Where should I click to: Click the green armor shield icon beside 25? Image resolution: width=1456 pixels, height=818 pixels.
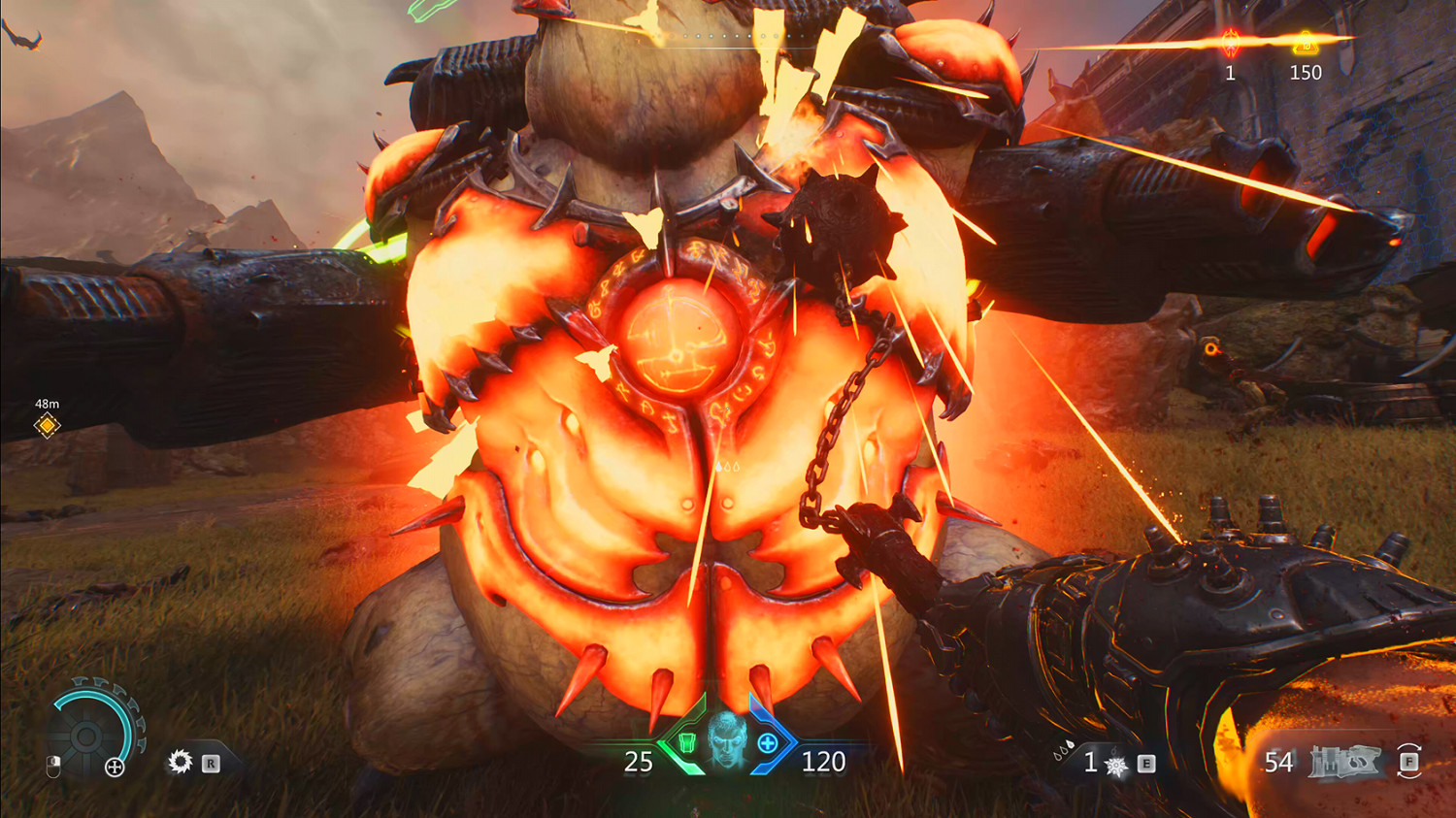[x=685, y=744]
